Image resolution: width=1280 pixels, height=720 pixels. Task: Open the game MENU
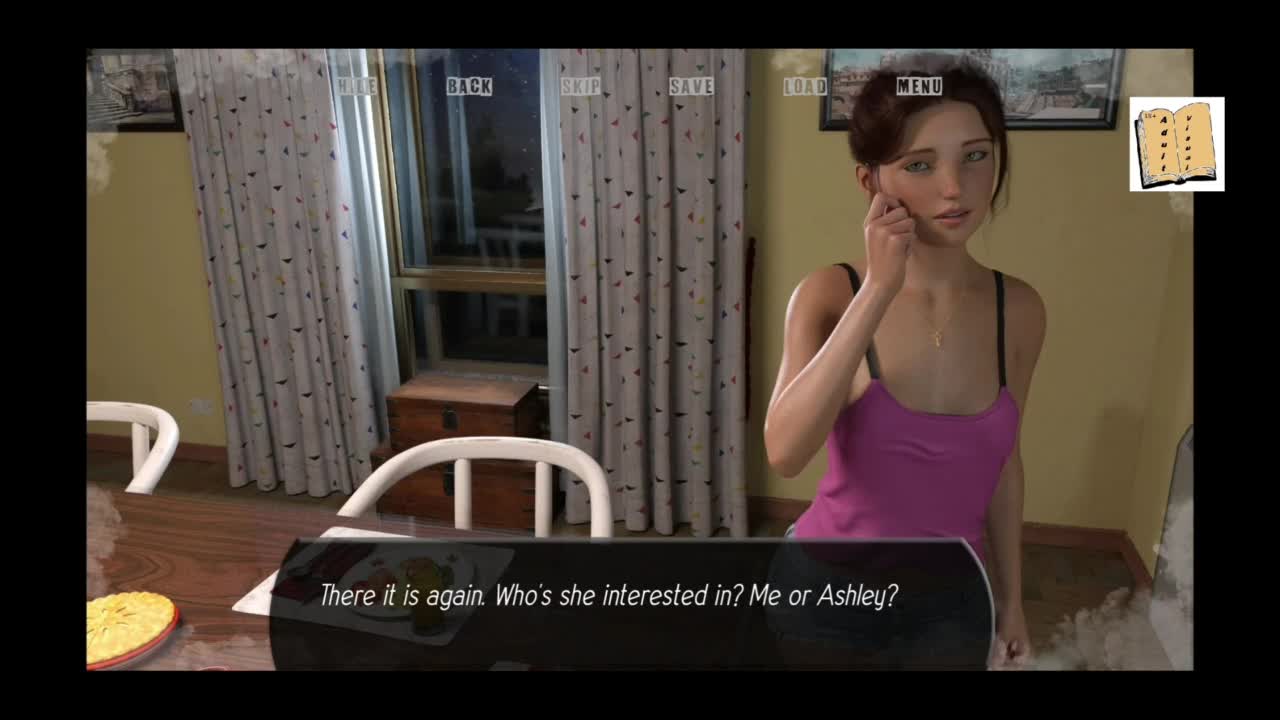click(919, 87)
